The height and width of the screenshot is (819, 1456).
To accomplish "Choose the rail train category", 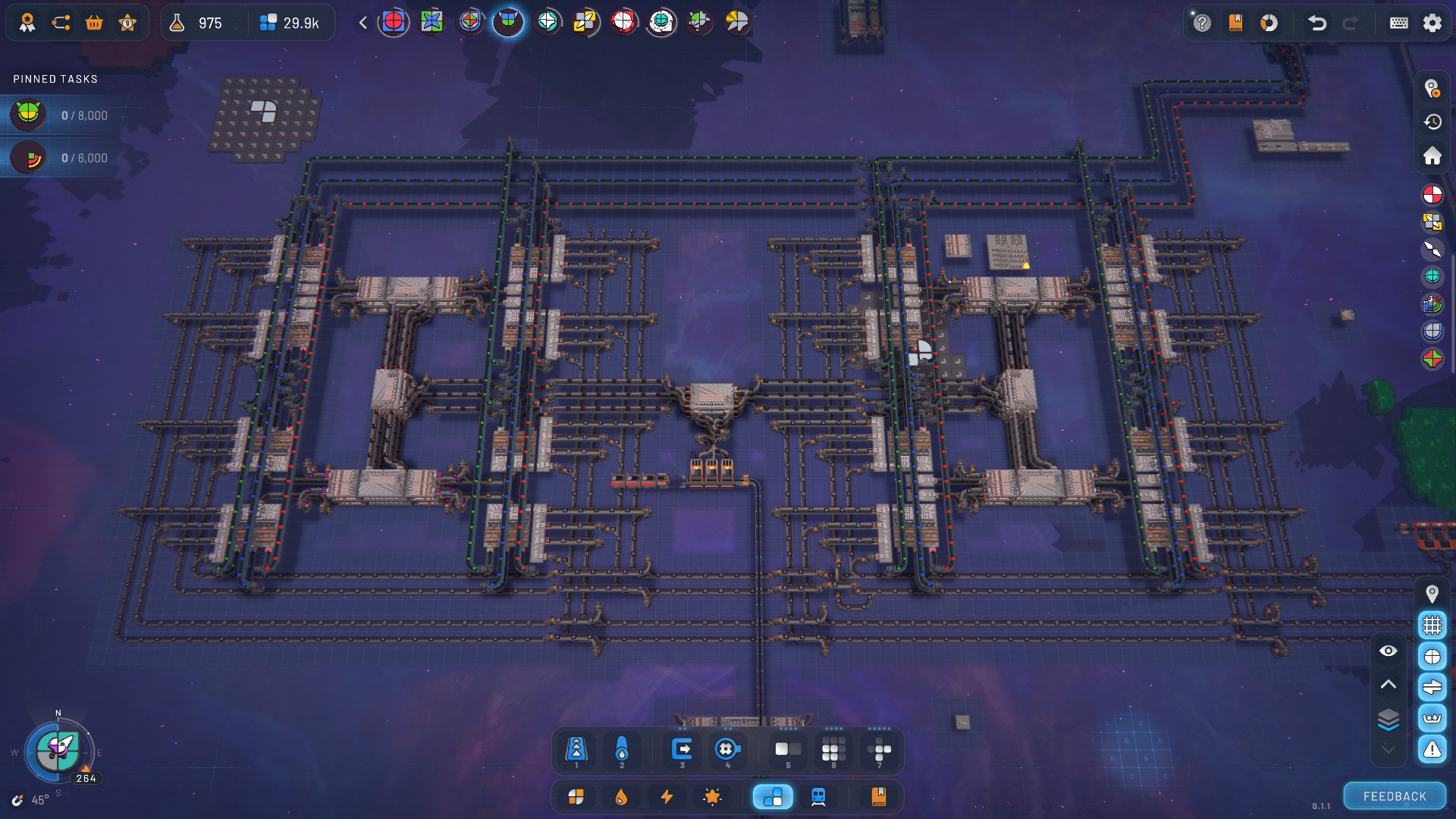I will coord(818,797).
